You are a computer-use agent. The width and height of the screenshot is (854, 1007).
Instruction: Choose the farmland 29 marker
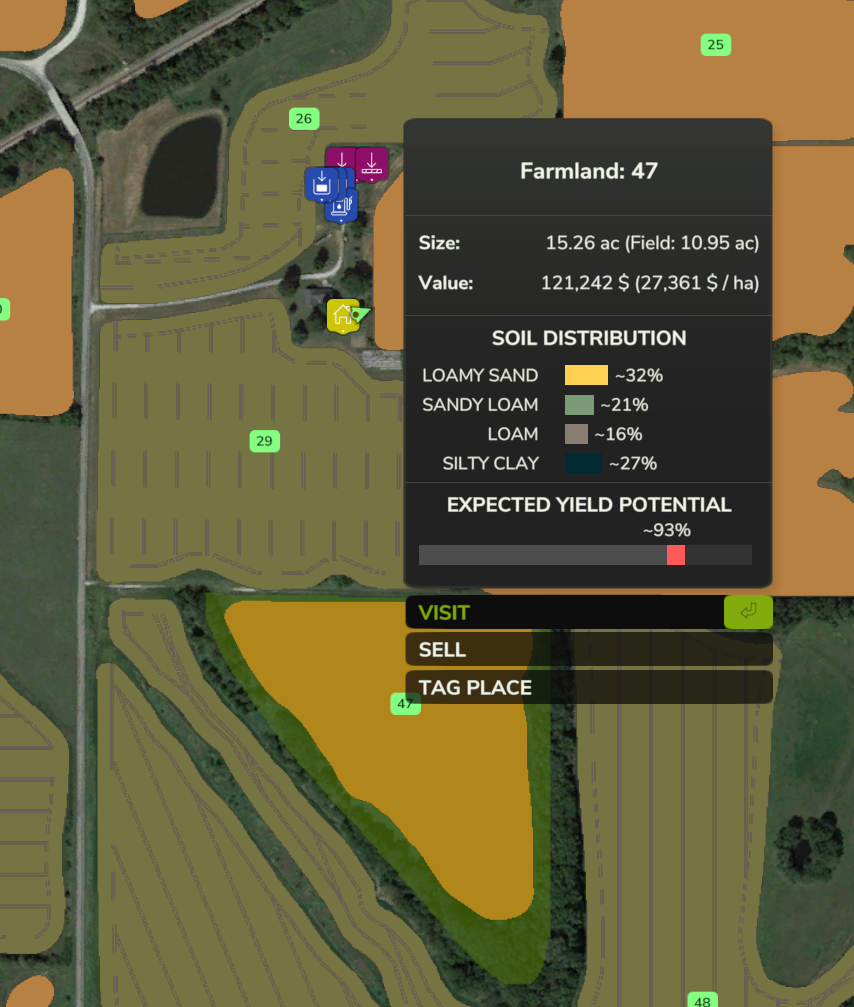pyautogui.click(x=264, y=441)
